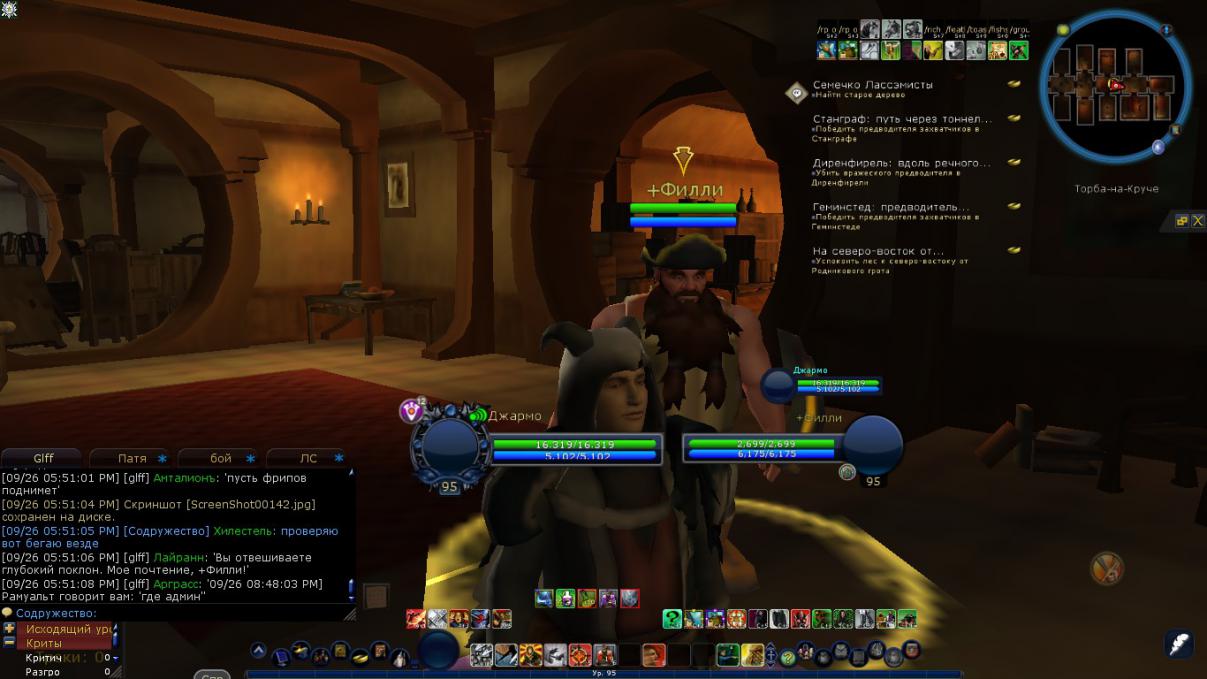This screenshot has width=1207, height=679.
Task: Click the Содружество chat input line
Action: [180, 613]
